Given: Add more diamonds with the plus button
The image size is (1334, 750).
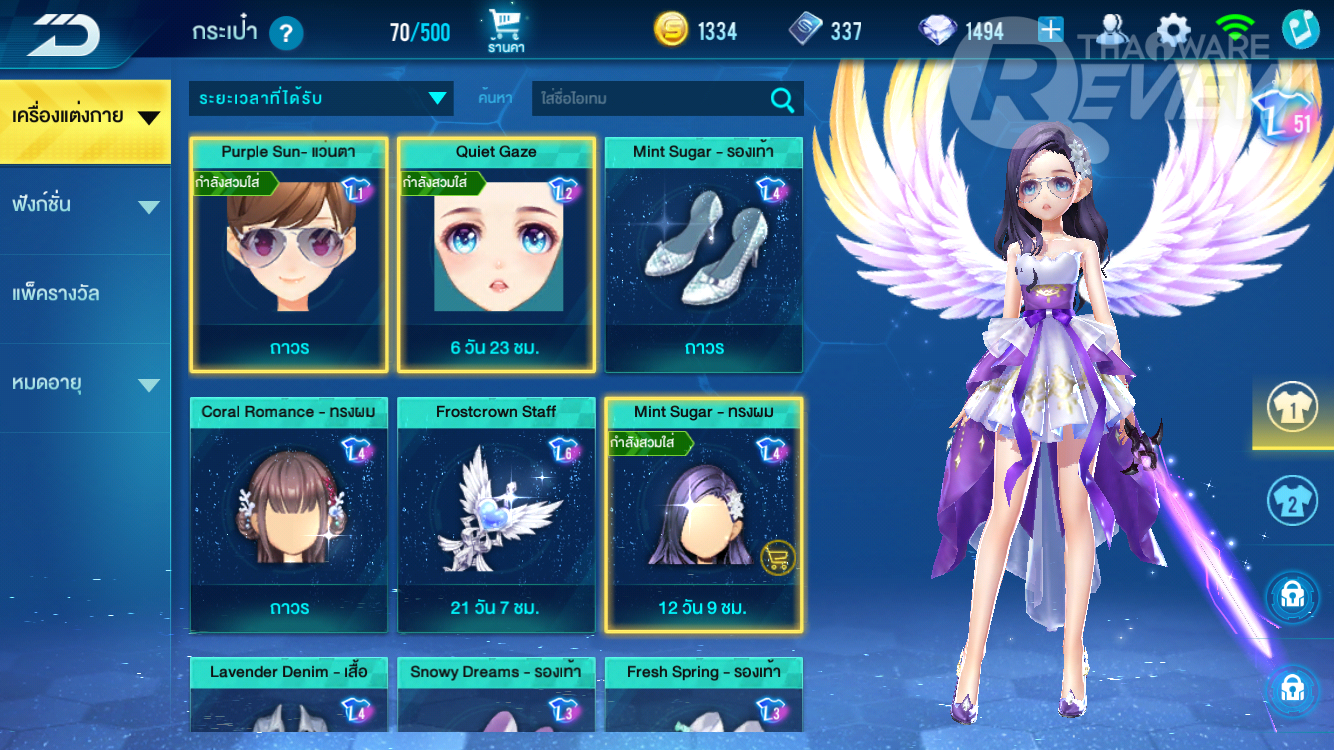Looking at the screenshot, I should pyautogui.click(x=1050, y=30).
